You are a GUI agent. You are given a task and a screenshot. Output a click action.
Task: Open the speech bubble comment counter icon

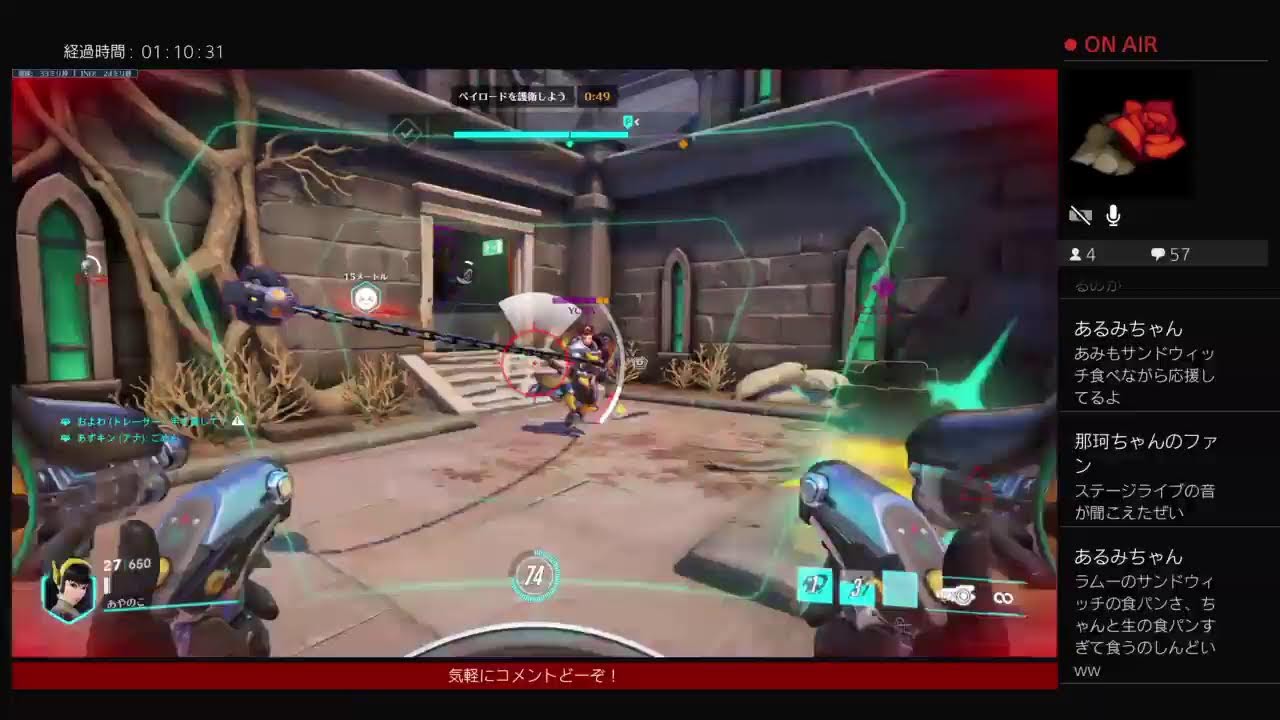coord(1158,253)
